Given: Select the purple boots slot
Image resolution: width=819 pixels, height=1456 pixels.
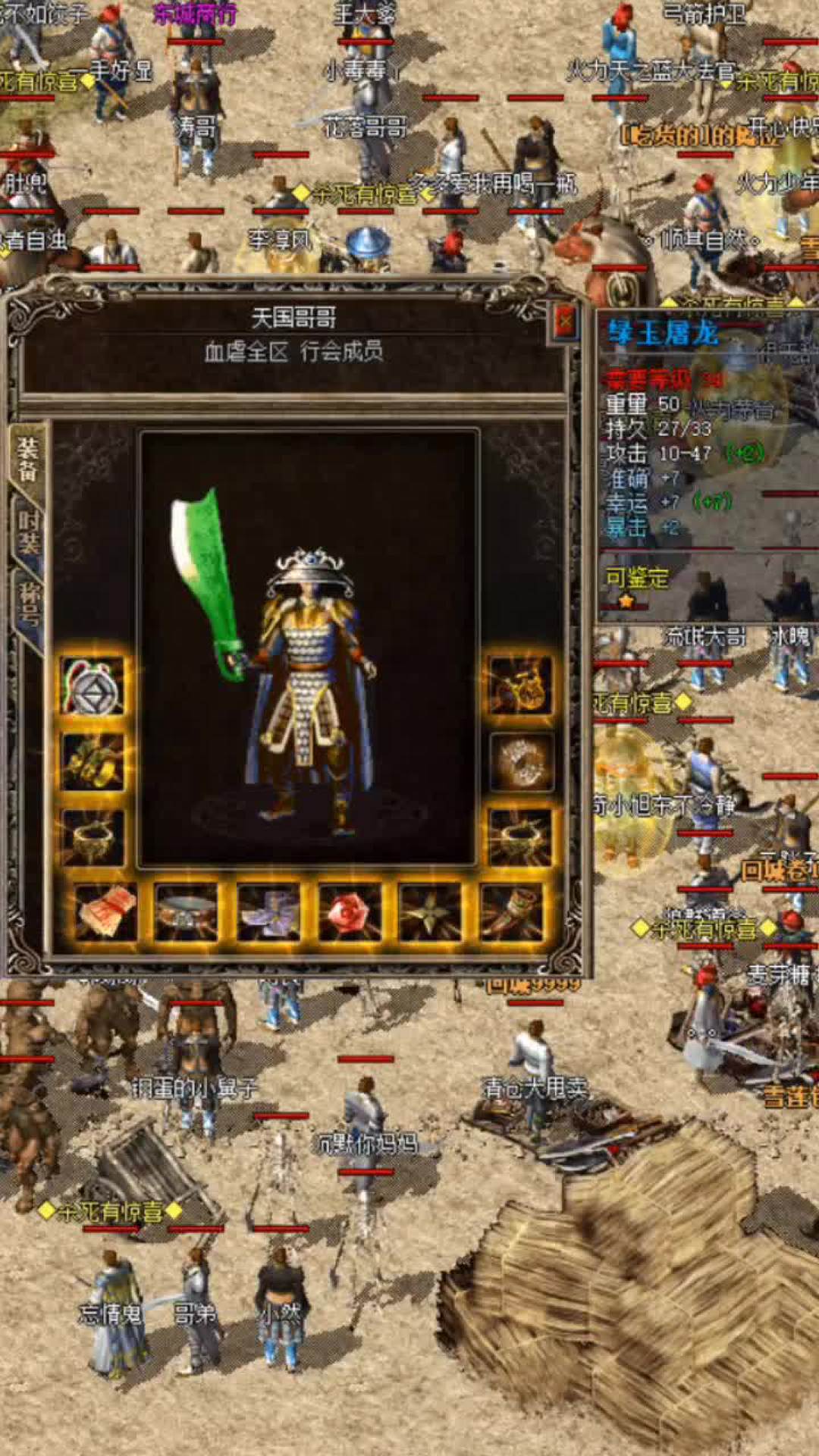Looking at the screenshot, I should click(x=268, y=912).
